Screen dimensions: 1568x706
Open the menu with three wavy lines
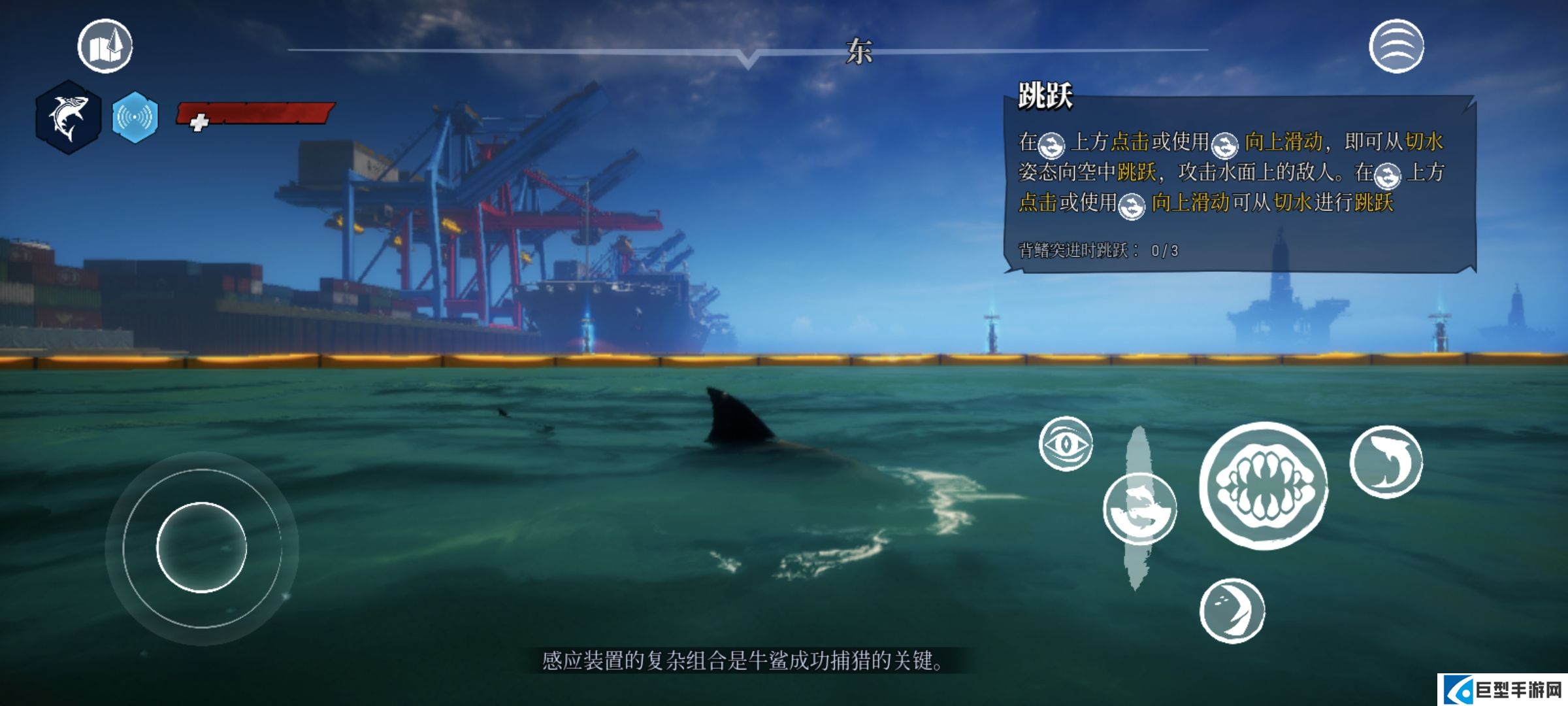(1396, 46)
